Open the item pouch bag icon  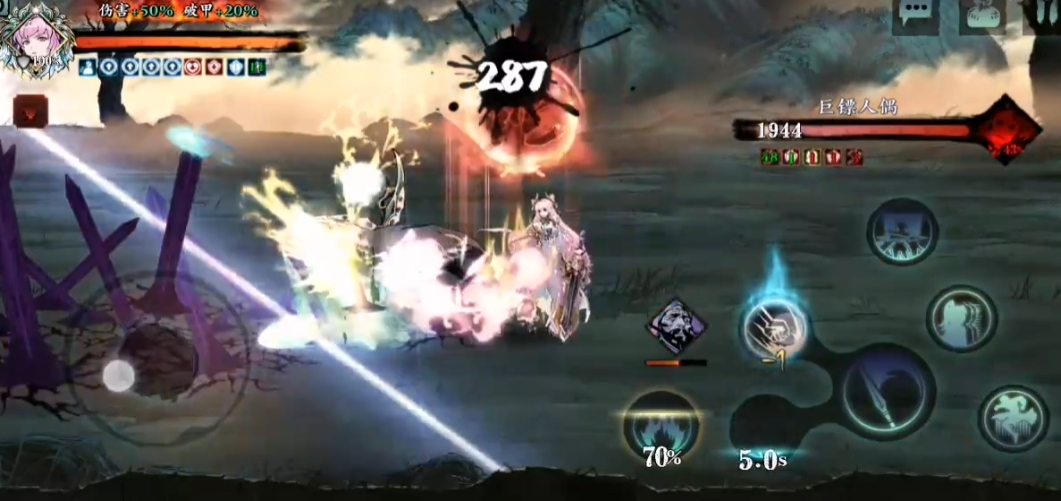(x=981, y=15)
